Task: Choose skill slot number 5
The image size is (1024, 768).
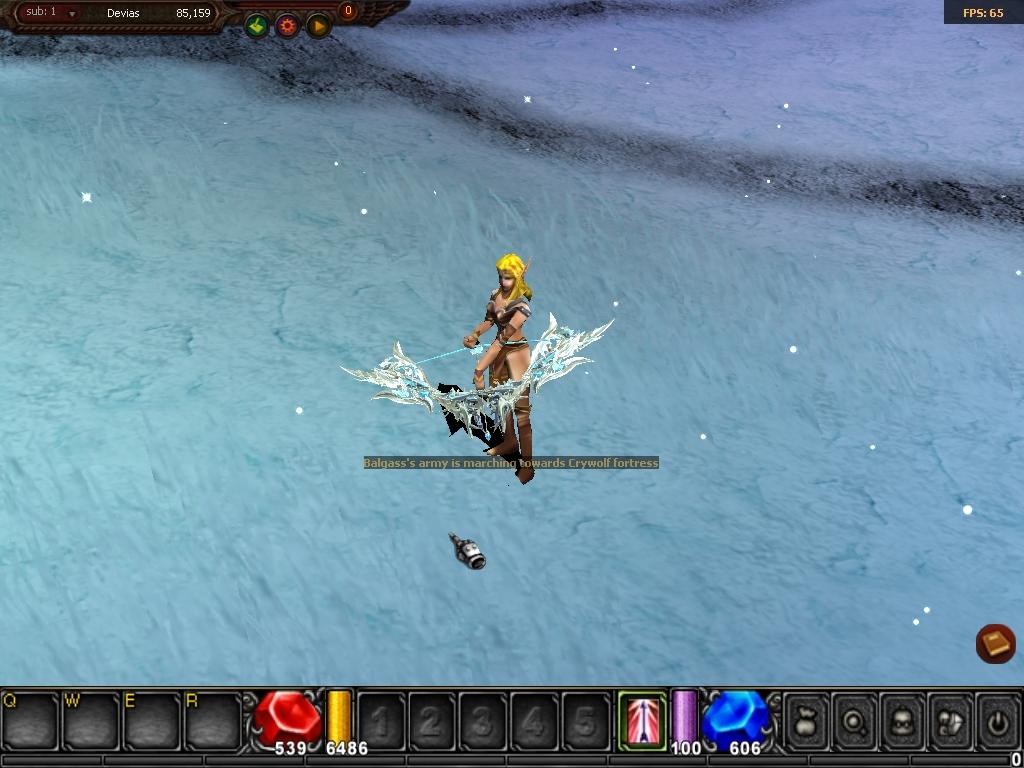Action: pyautogui.click(x=585, y=720)
